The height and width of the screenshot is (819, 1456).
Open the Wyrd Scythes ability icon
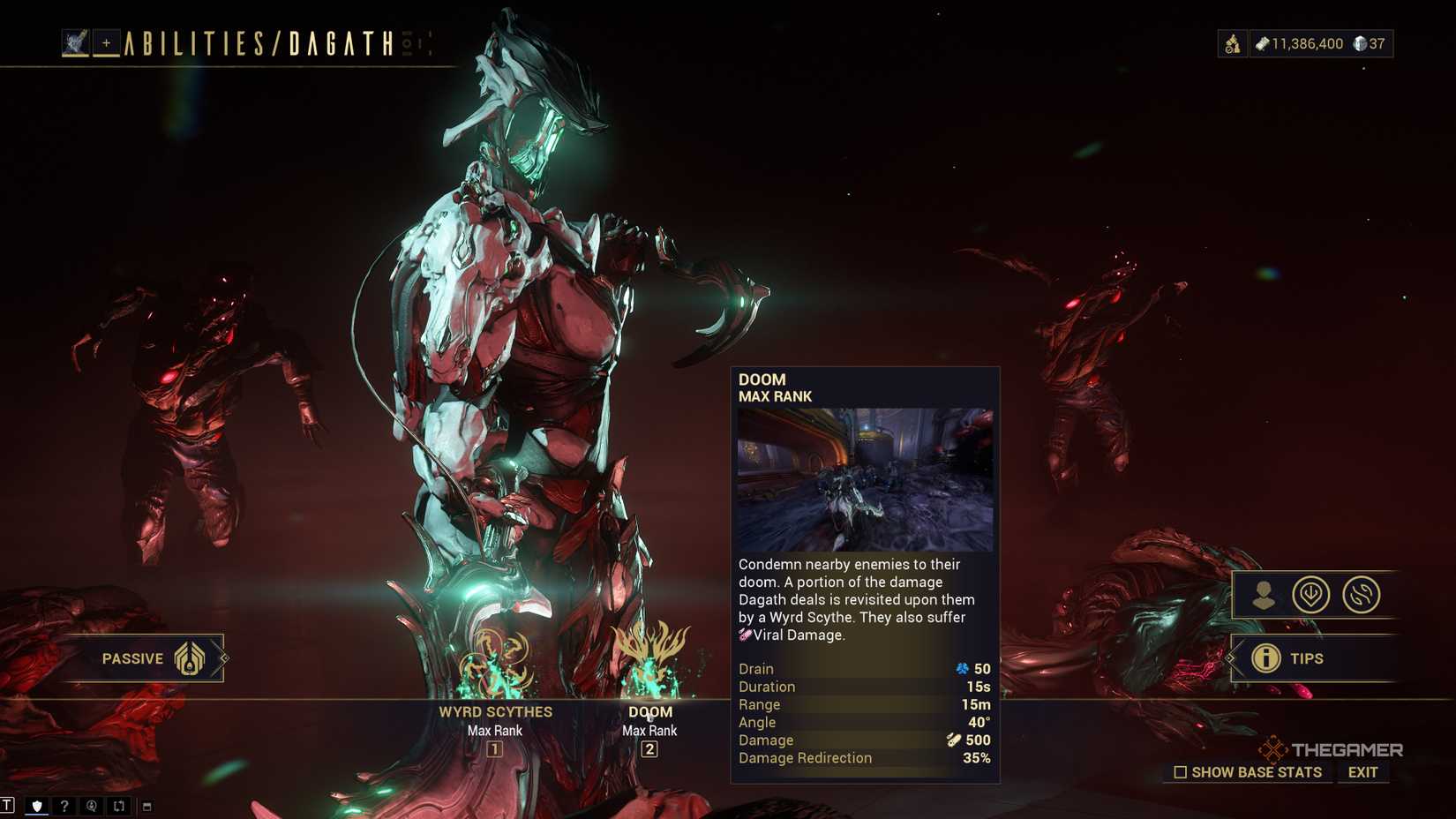click(x=494, y=662)
